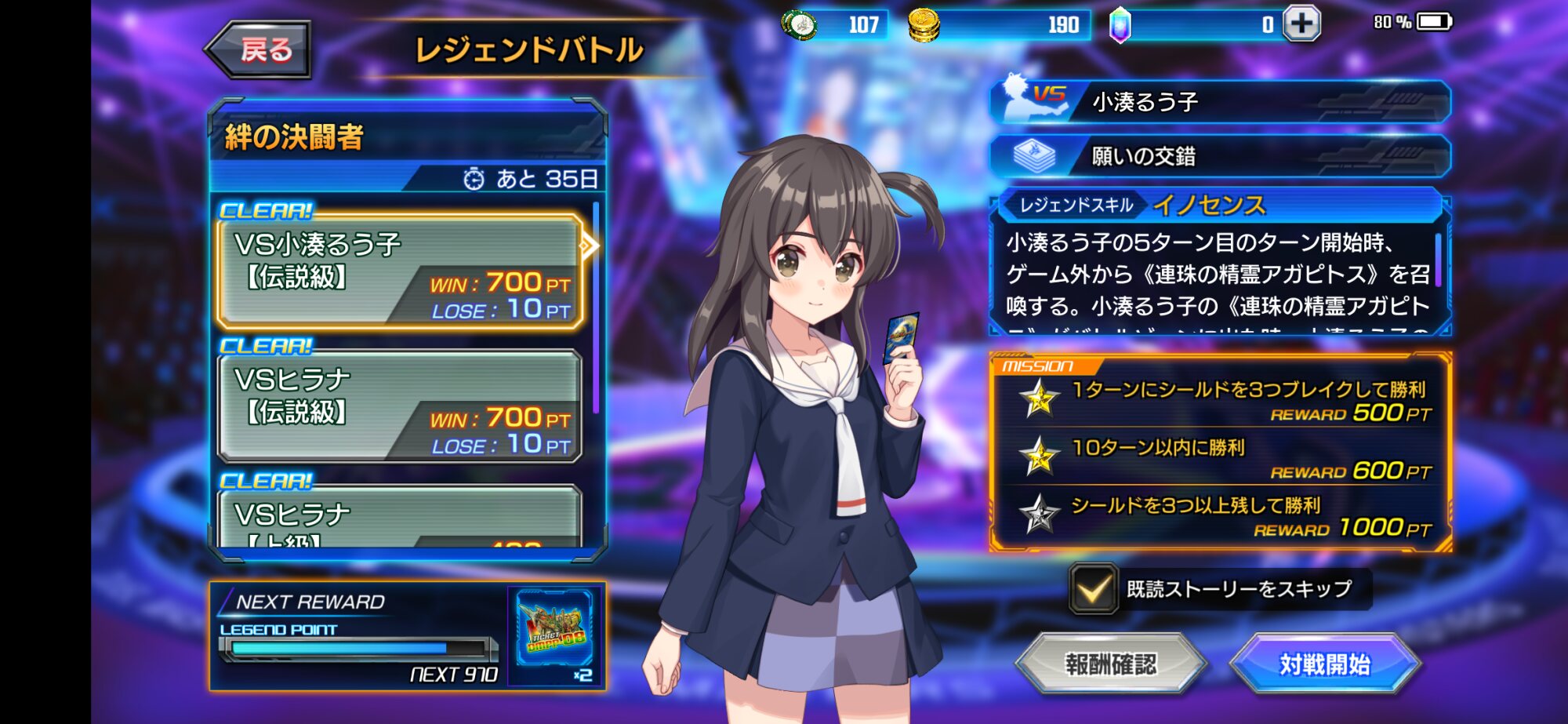Select the VS小湊るう子 伝説級 stage

click(x=400, y=272)
